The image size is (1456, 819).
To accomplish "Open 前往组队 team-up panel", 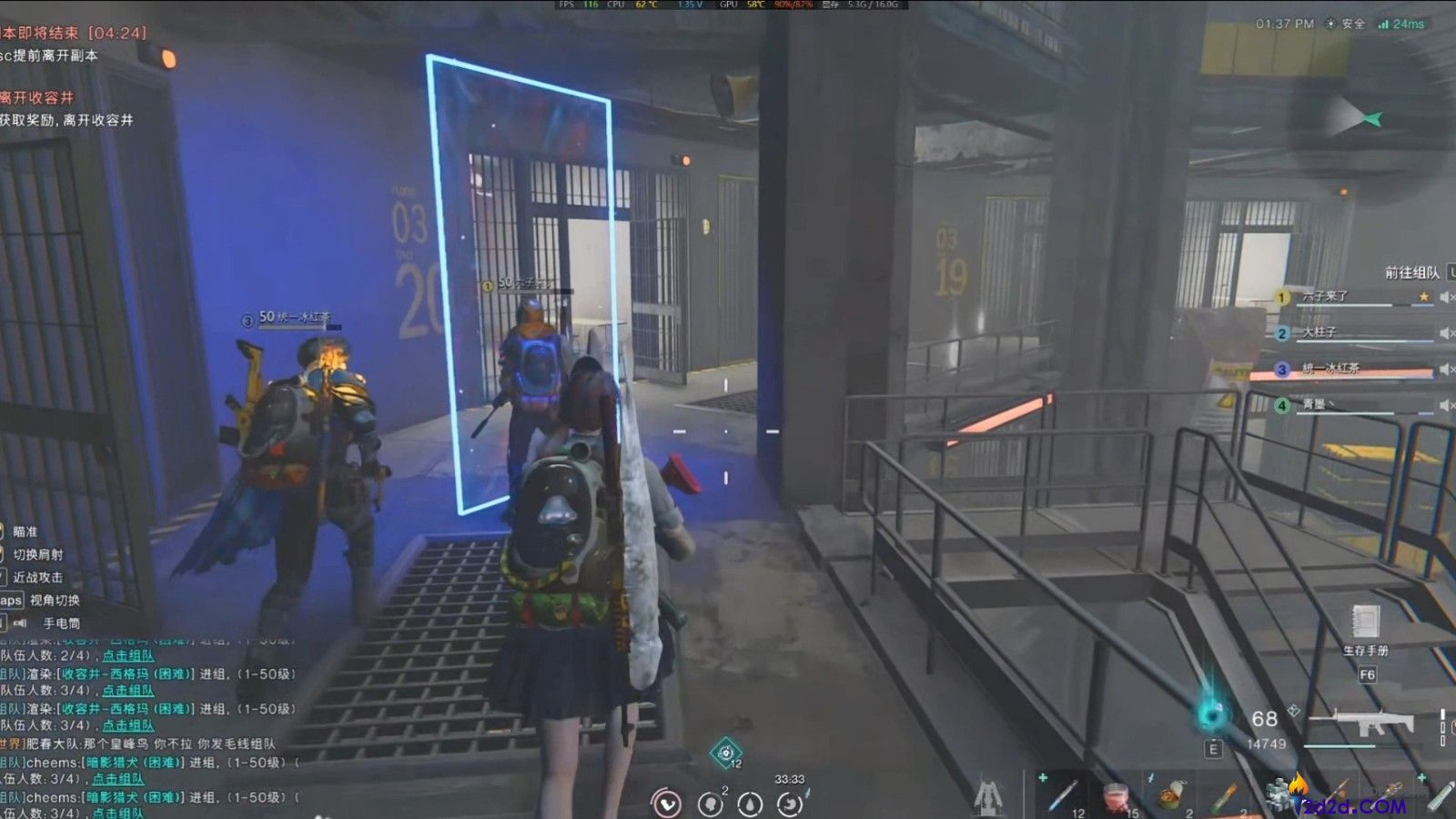I will coord(1412,272).
